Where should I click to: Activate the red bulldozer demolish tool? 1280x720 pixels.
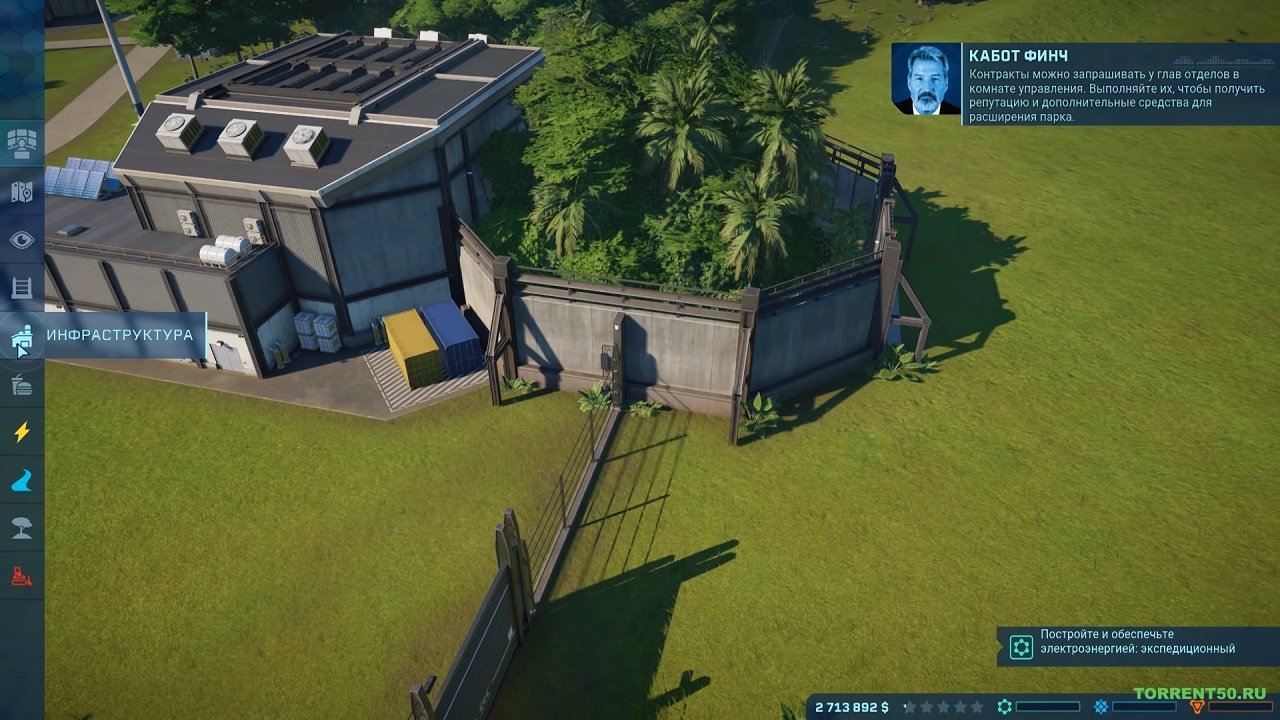pyautogui.click(x=21, y=576)
